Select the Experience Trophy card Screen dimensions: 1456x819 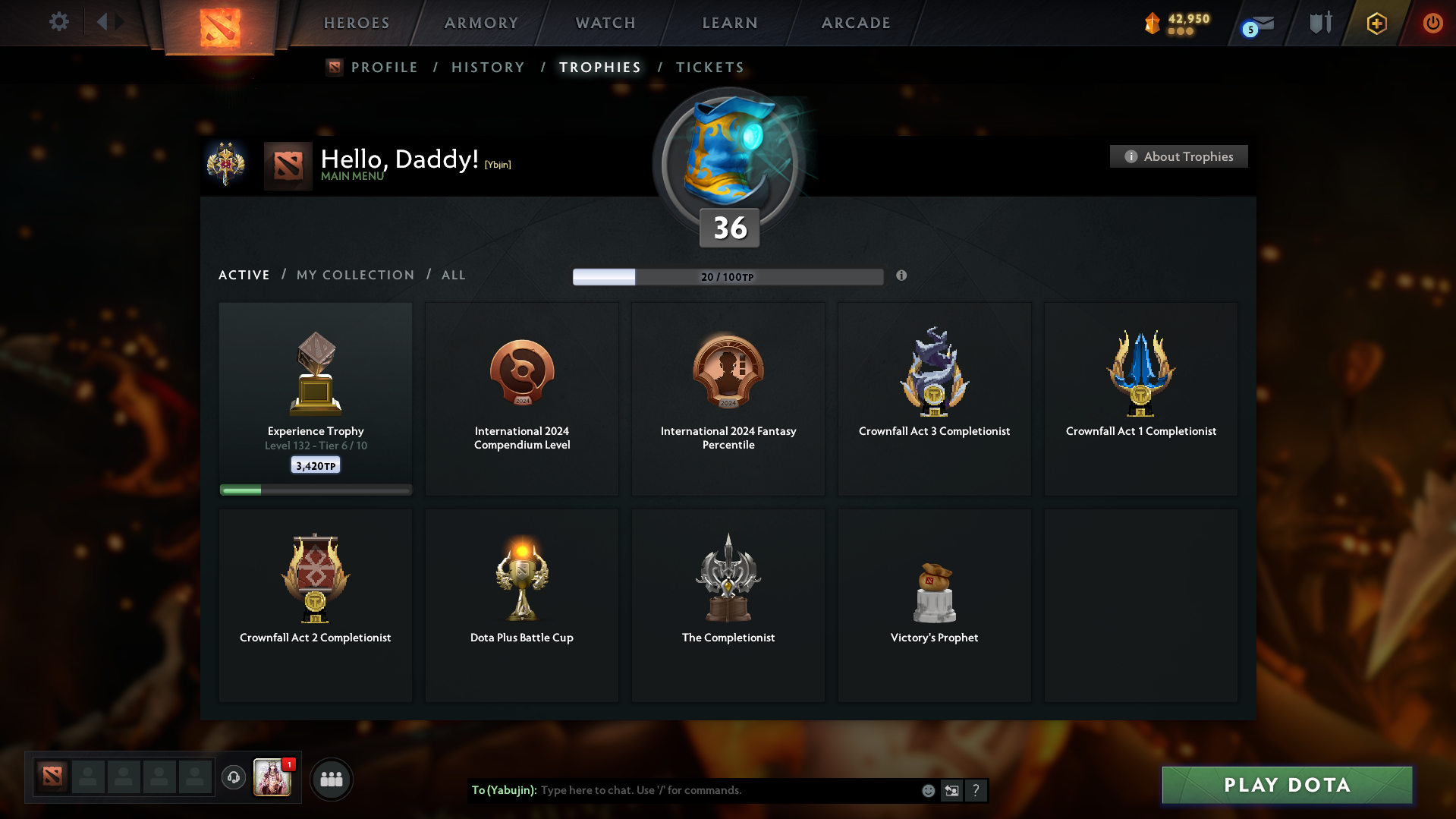[315, 398]
